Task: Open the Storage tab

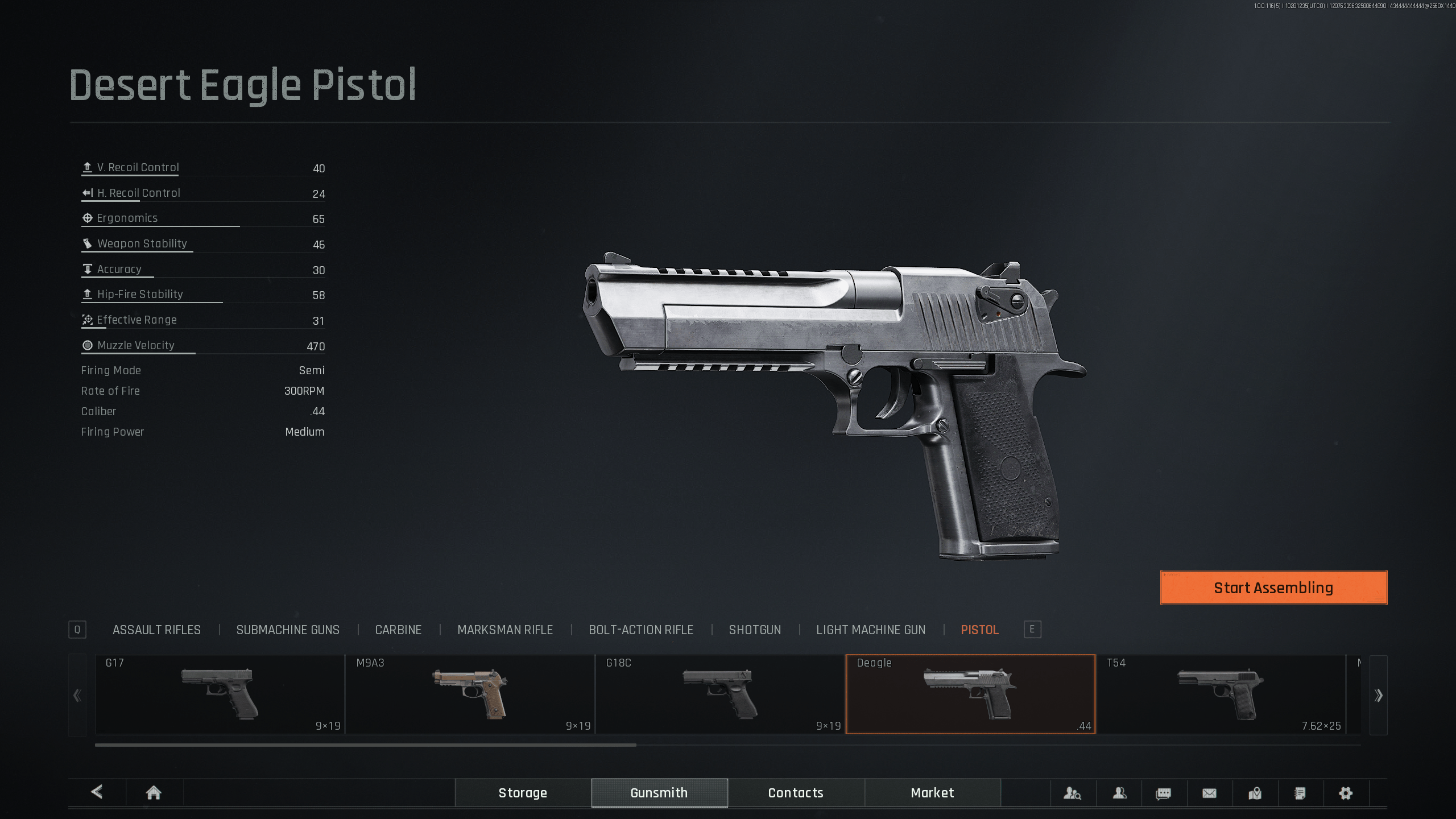Action: point(523,793)
